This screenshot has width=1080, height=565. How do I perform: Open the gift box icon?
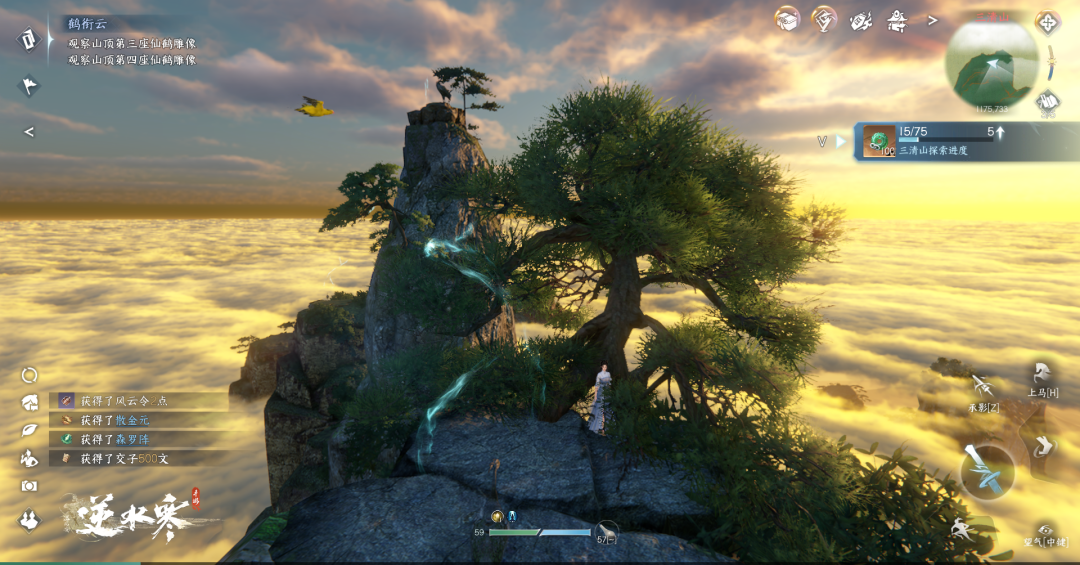click(x=788, y=19)
